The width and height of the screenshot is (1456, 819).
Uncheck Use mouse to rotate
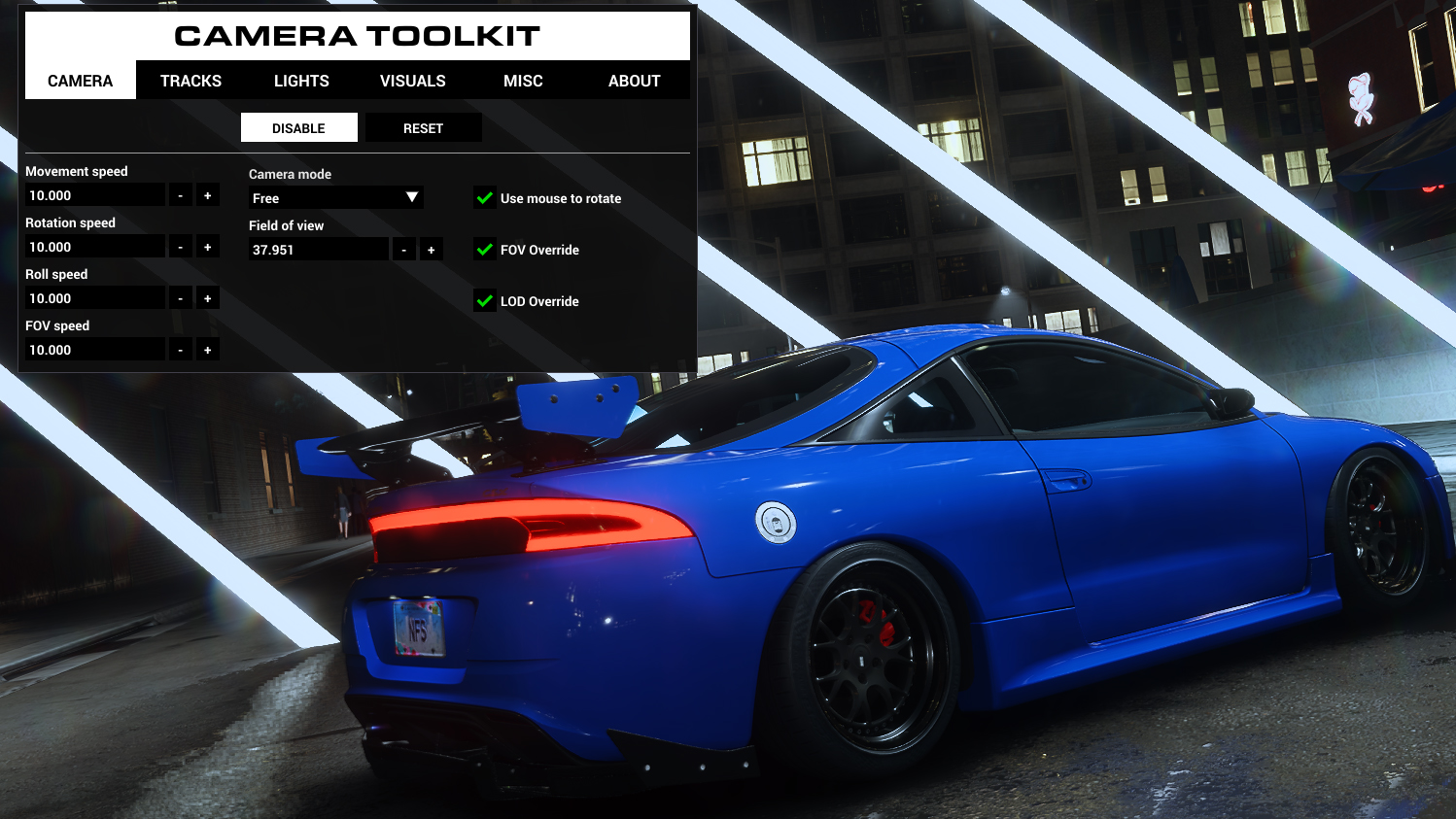coord(485,197)
